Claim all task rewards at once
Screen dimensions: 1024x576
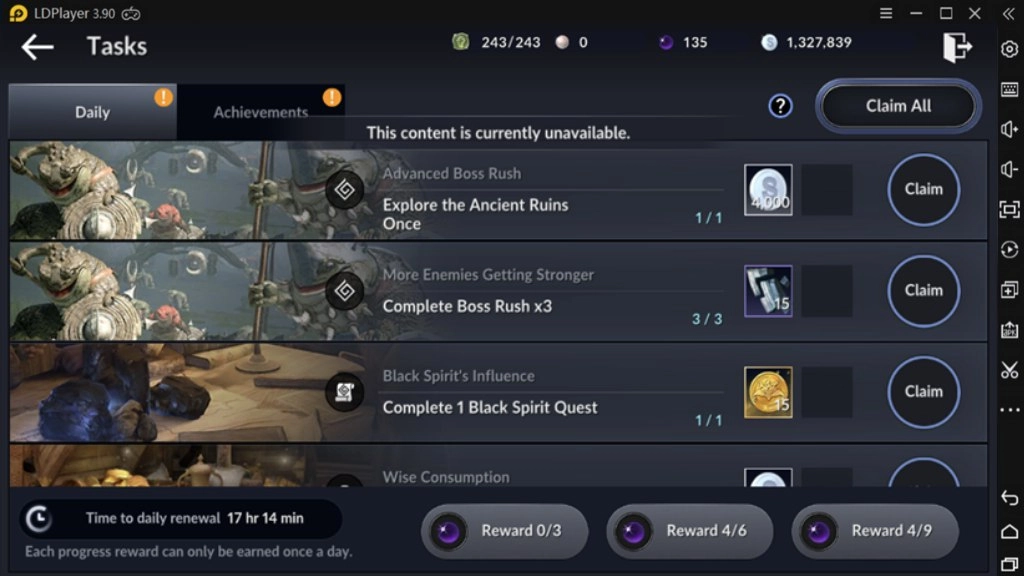(x=898, y=106)
